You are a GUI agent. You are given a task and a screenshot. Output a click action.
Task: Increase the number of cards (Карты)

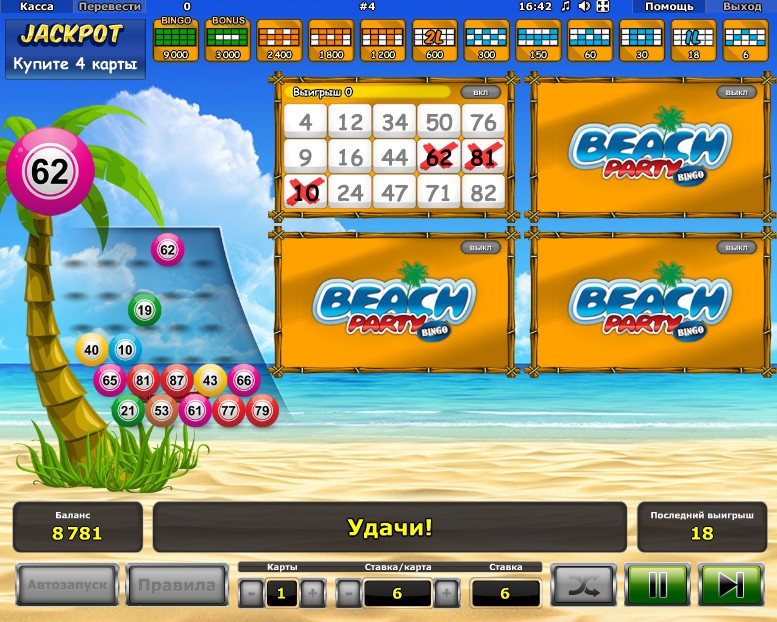312,593
